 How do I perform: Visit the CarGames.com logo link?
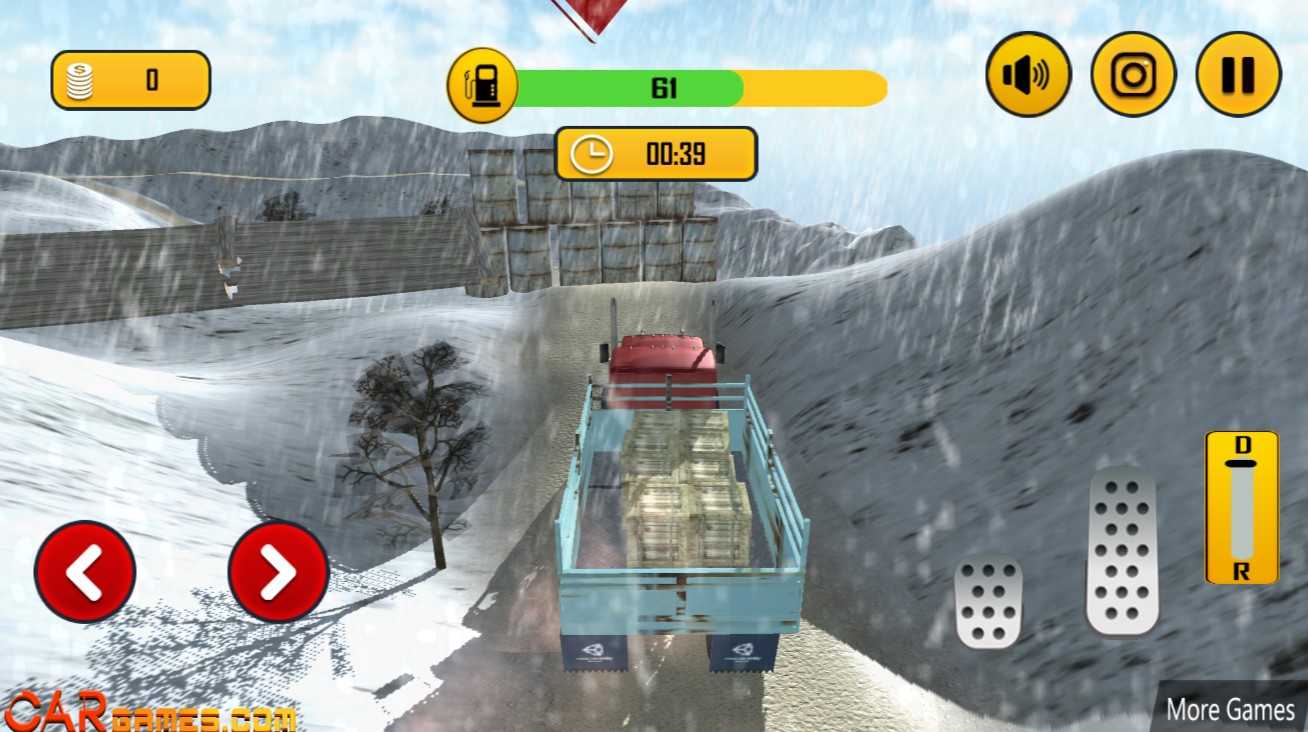tap(150, 711)
